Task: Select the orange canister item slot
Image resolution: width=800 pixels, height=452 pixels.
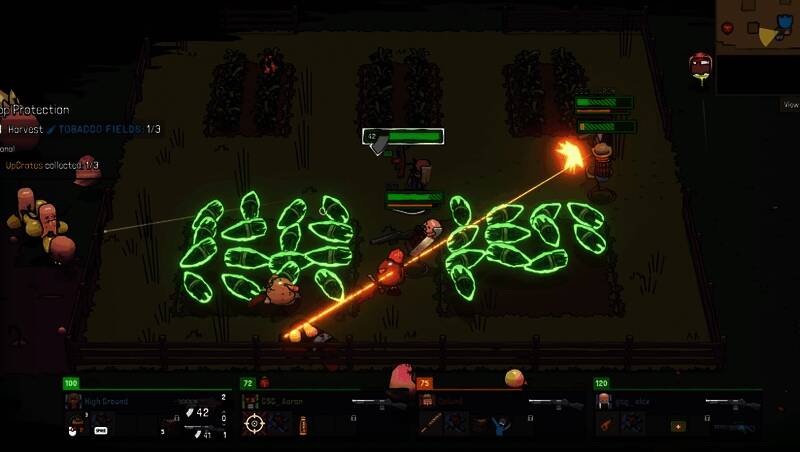Action: [304, 424]
